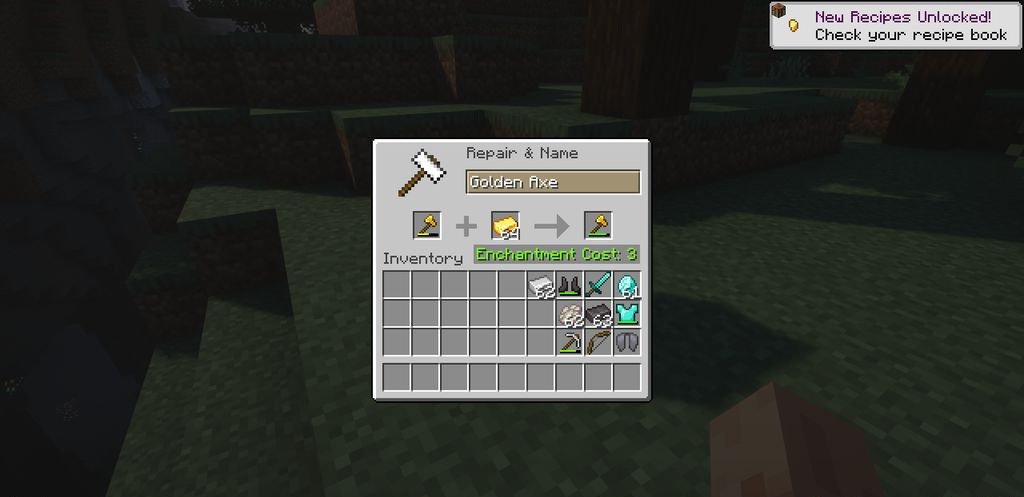
Task: Select the bow in inventory
Action: coord(599,343)
